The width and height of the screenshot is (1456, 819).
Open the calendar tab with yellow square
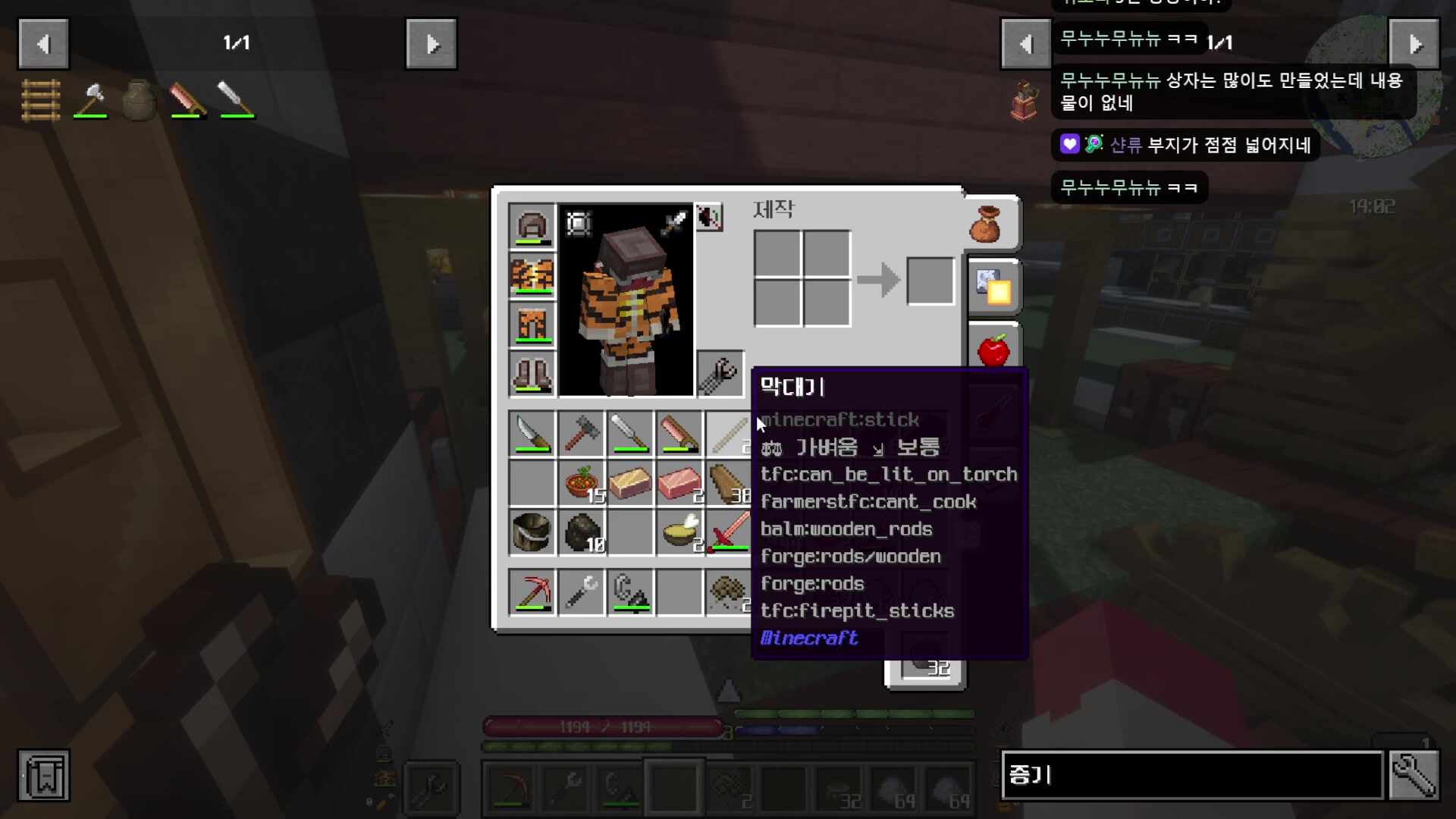click(993, 287)
